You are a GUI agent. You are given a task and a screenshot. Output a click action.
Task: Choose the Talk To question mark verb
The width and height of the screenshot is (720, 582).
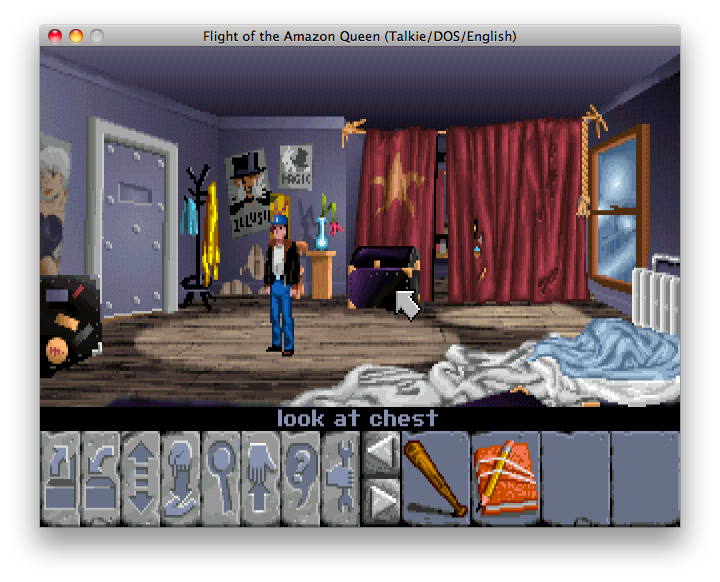pos(301,478)
